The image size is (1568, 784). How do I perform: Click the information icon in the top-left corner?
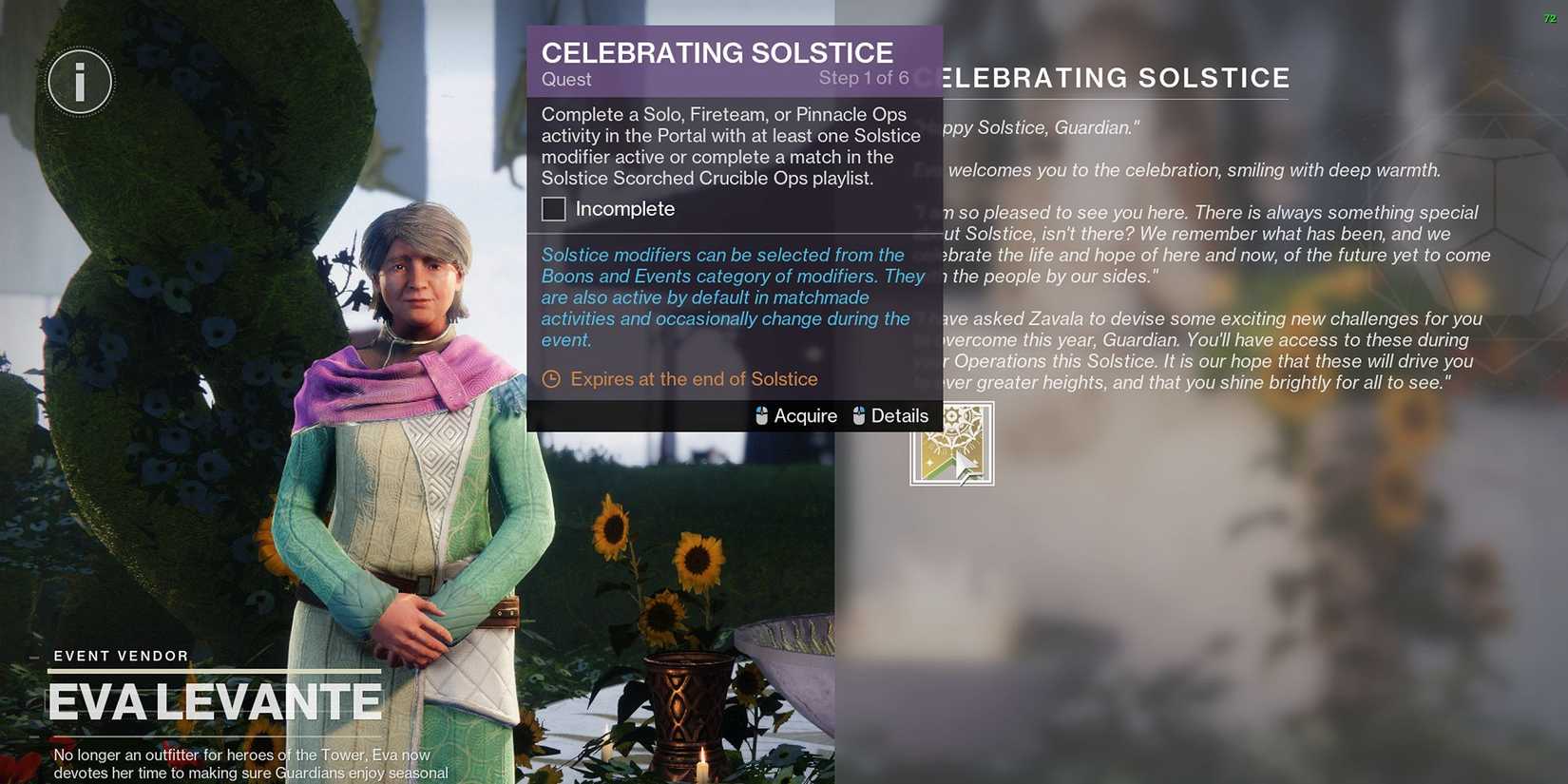[80, 82]
